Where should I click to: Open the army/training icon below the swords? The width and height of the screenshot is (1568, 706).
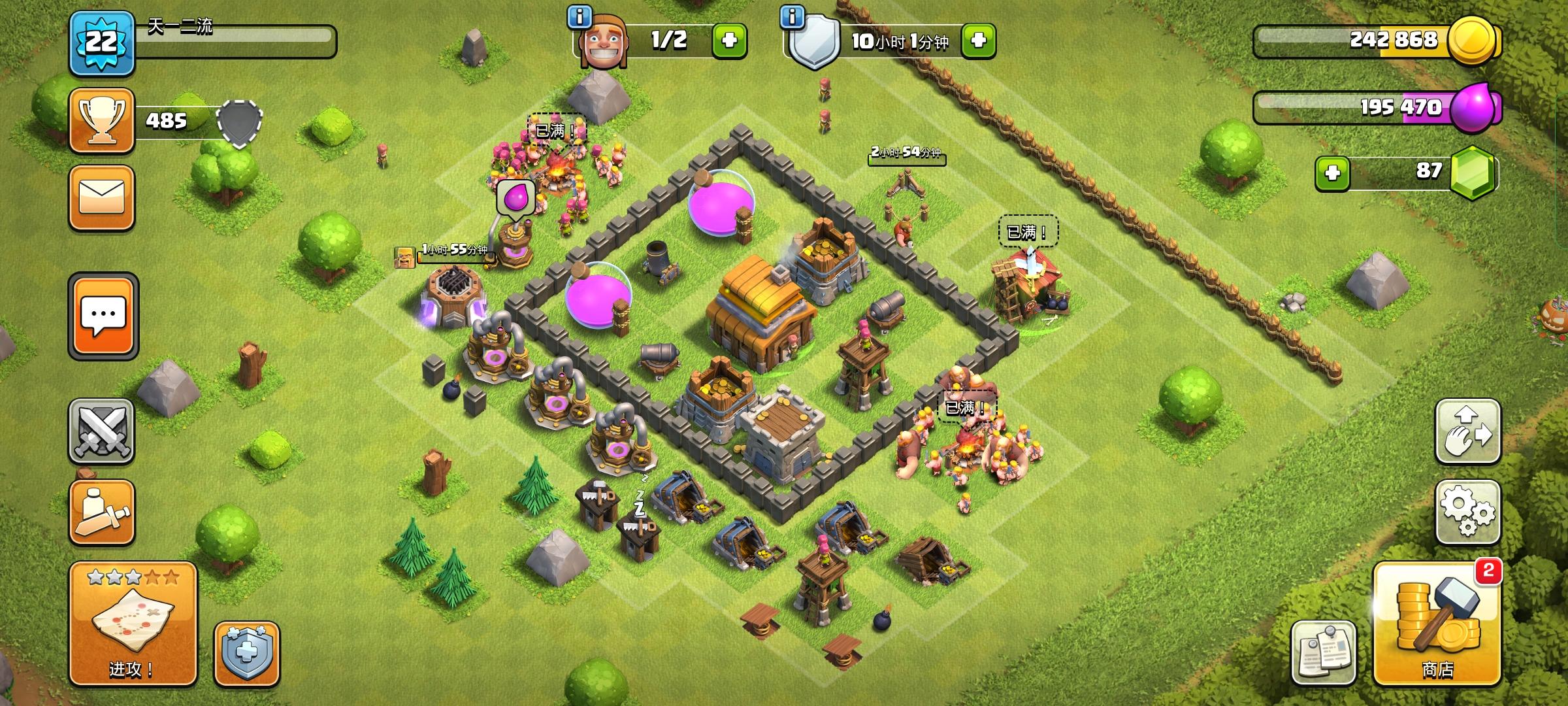[x=102, y=511]
